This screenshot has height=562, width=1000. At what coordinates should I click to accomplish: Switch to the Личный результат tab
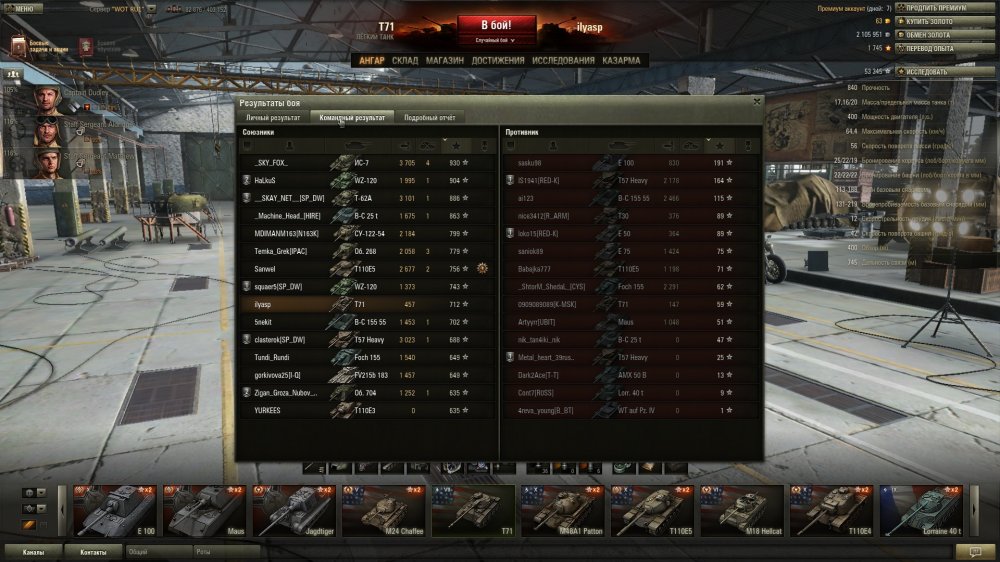pos(273,118)
